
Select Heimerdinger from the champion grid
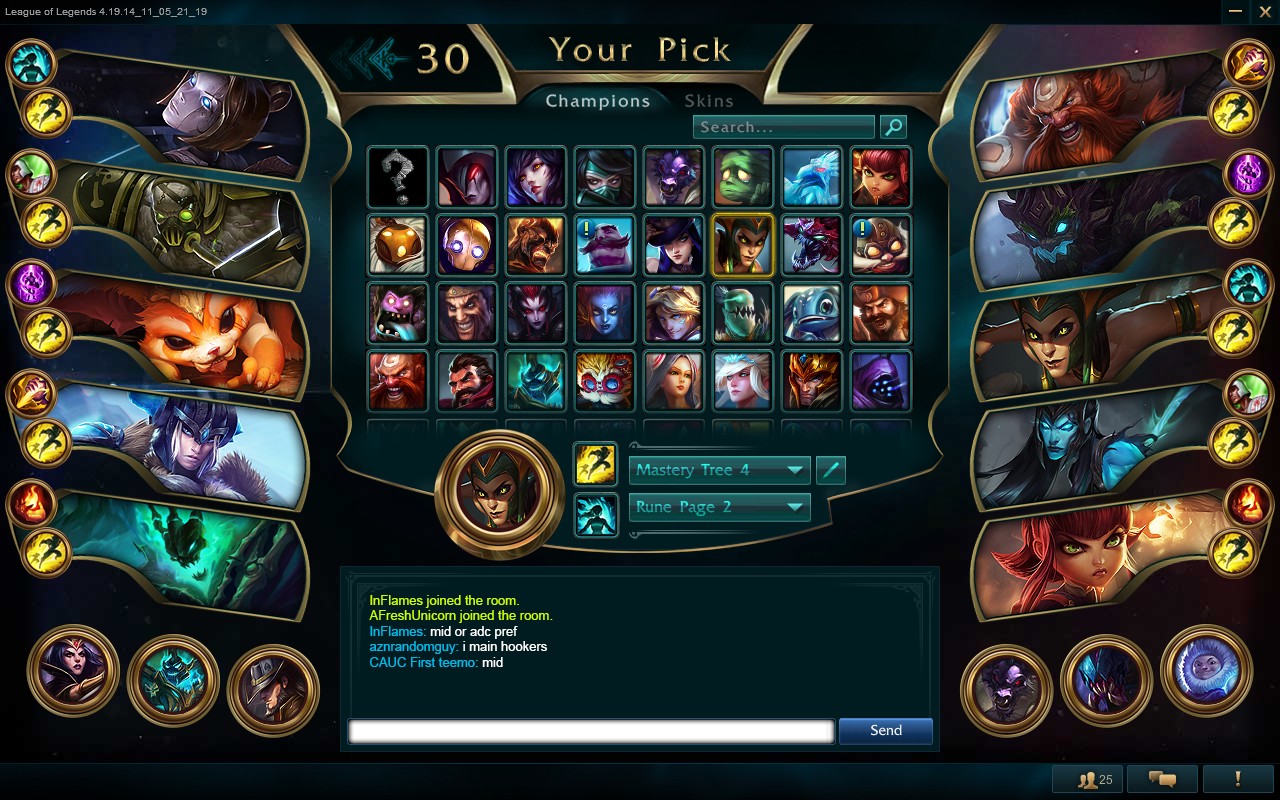605,381
